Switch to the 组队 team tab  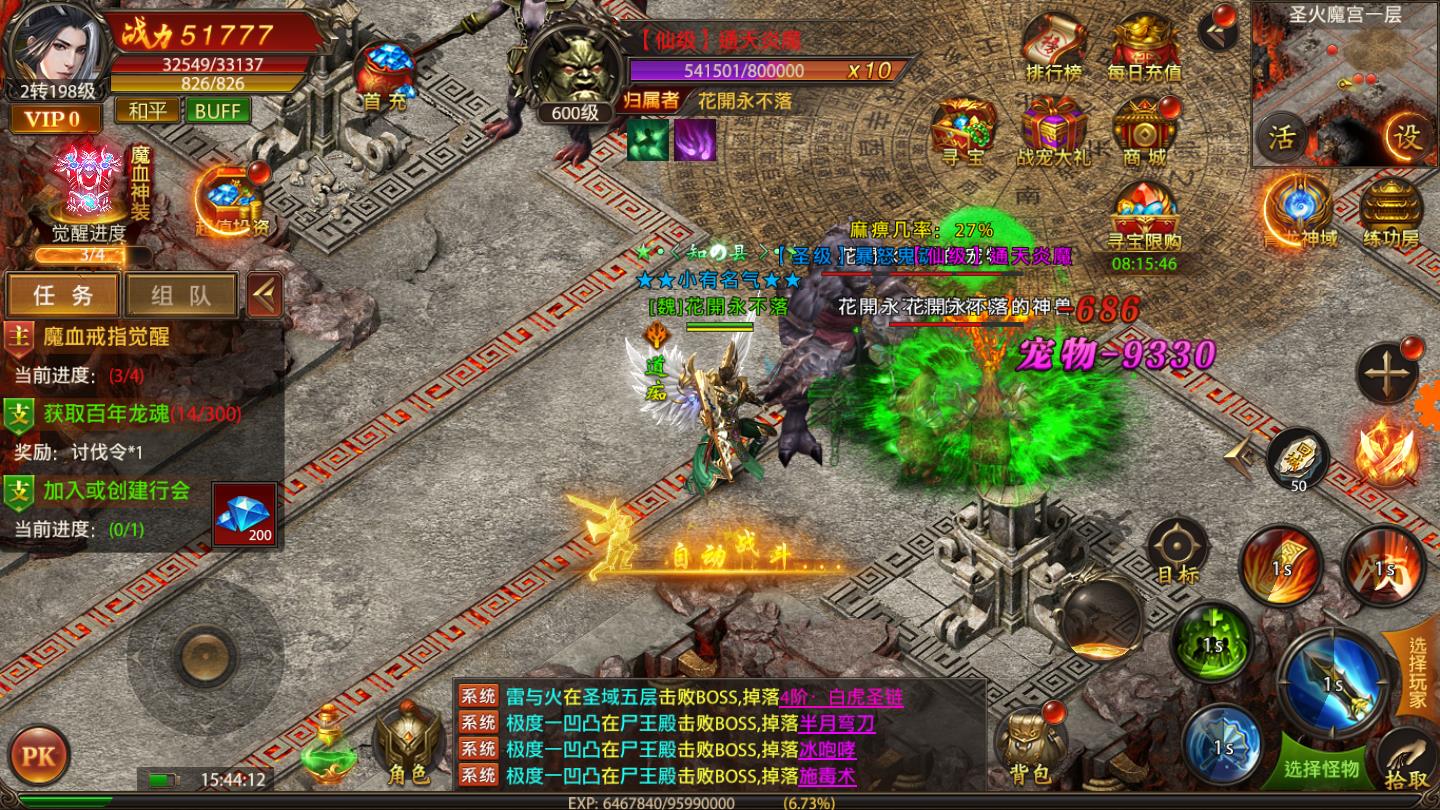tap(180, 295)
